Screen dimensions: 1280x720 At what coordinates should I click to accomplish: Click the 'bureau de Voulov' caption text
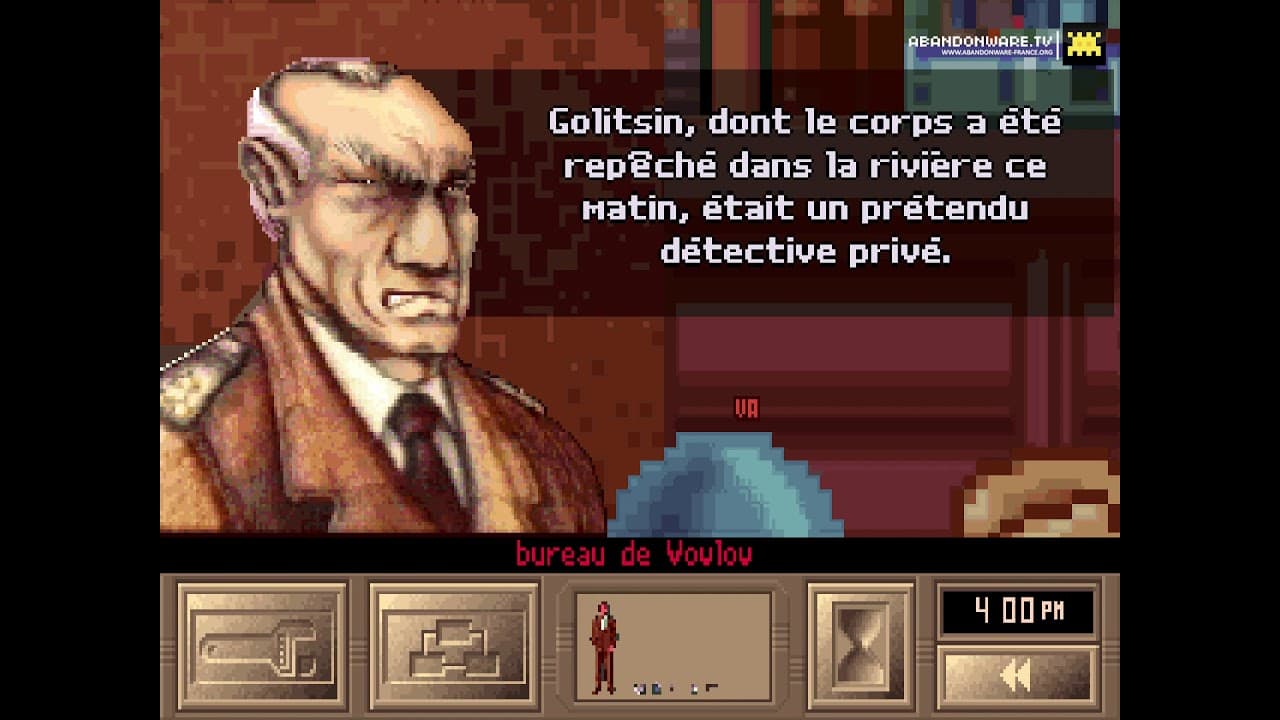click(636, 551)
